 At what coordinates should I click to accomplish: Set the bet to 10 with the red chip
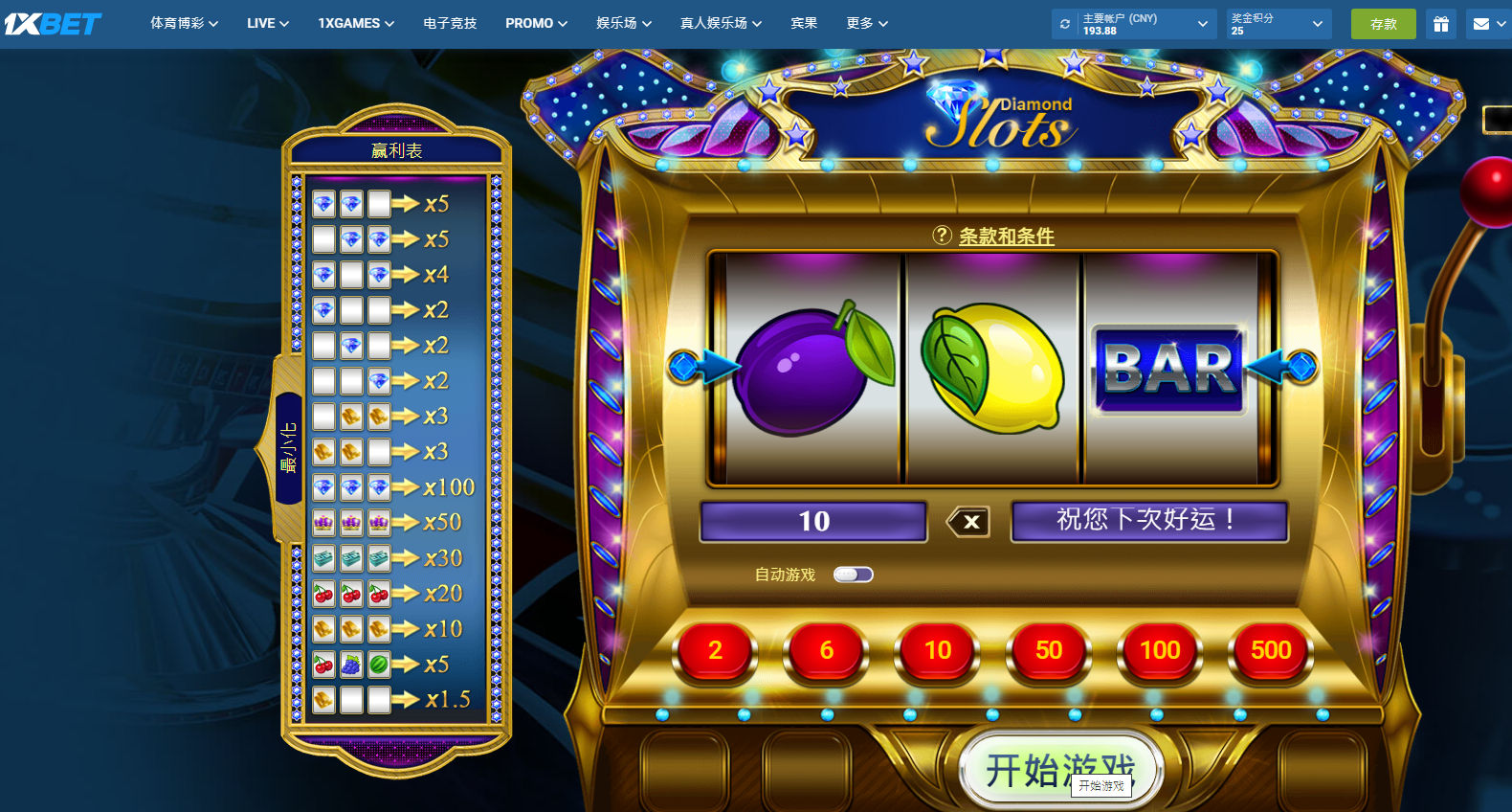[x=938, y=651]
